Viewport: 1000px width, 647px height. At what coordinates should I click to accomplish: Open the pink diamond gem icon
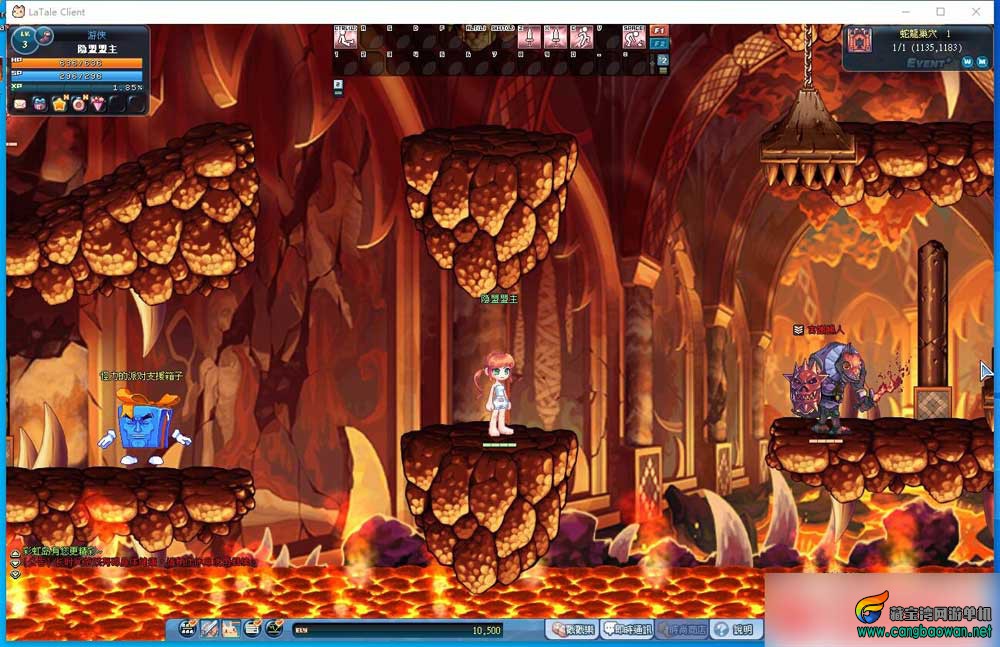click(98, 104)
